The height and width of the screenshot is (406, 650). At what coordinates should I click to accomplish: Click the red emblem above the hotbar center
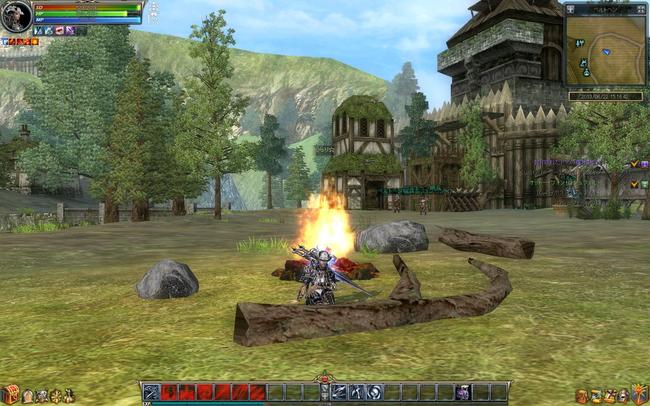click(324, 379)
